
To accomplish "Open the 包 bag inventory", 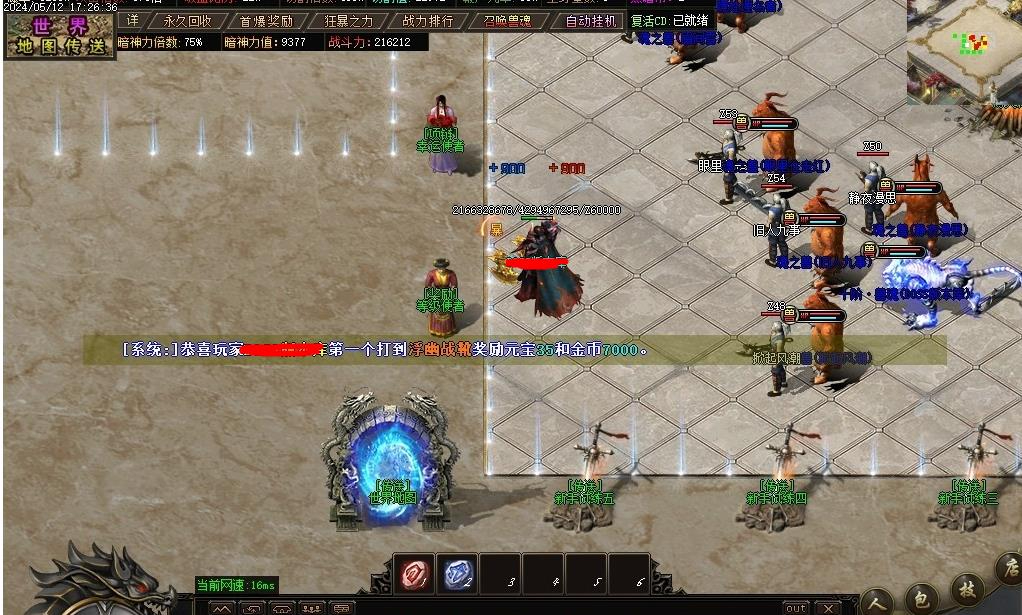I will 921,599.
